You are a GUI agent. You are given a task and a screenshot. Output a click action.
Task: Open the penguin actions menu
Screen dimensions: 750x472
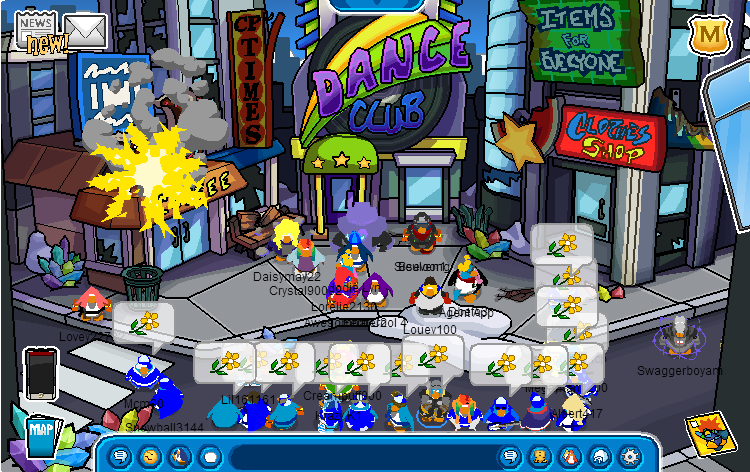pos(180,457)
